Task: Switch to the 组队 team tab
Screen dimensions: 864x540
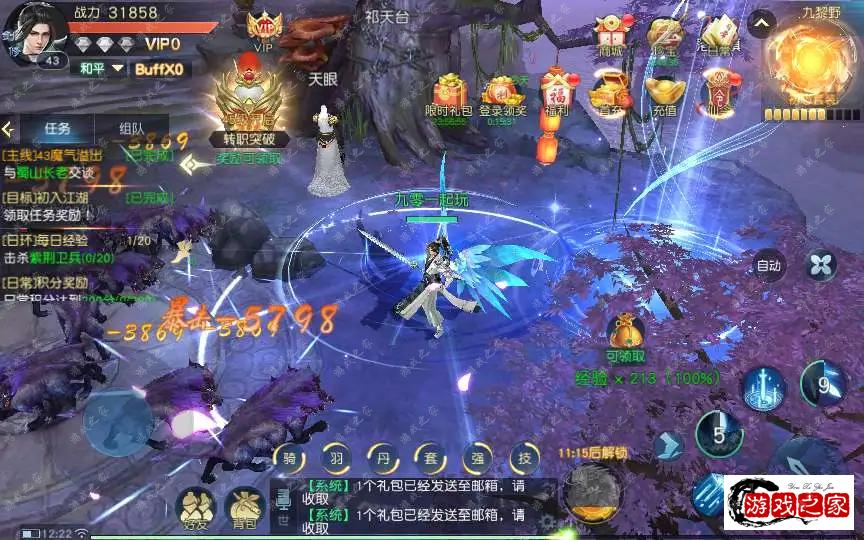Action: (131, 128)
